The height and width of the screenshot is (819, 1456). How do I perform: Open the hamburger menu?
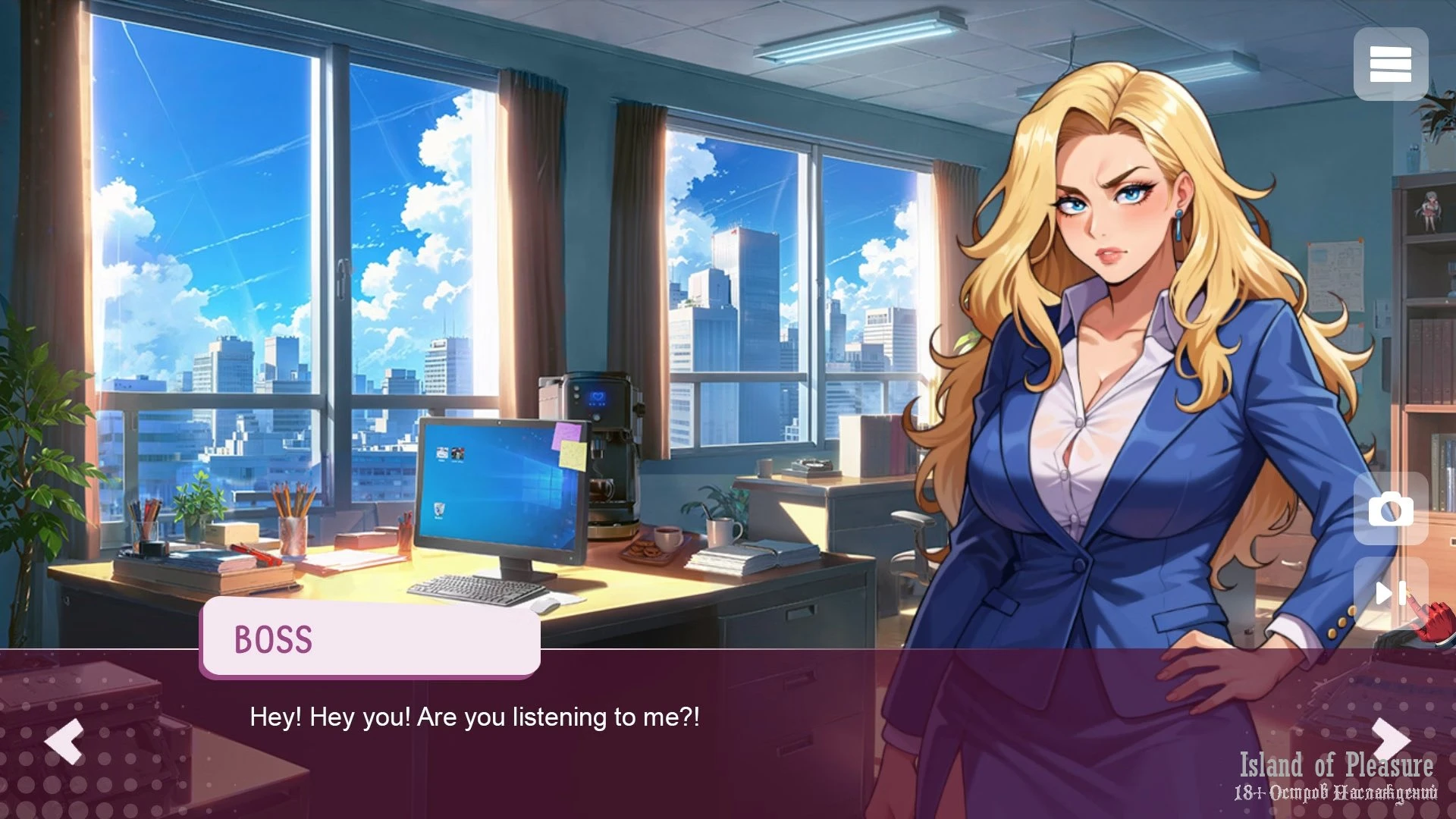1390,64
